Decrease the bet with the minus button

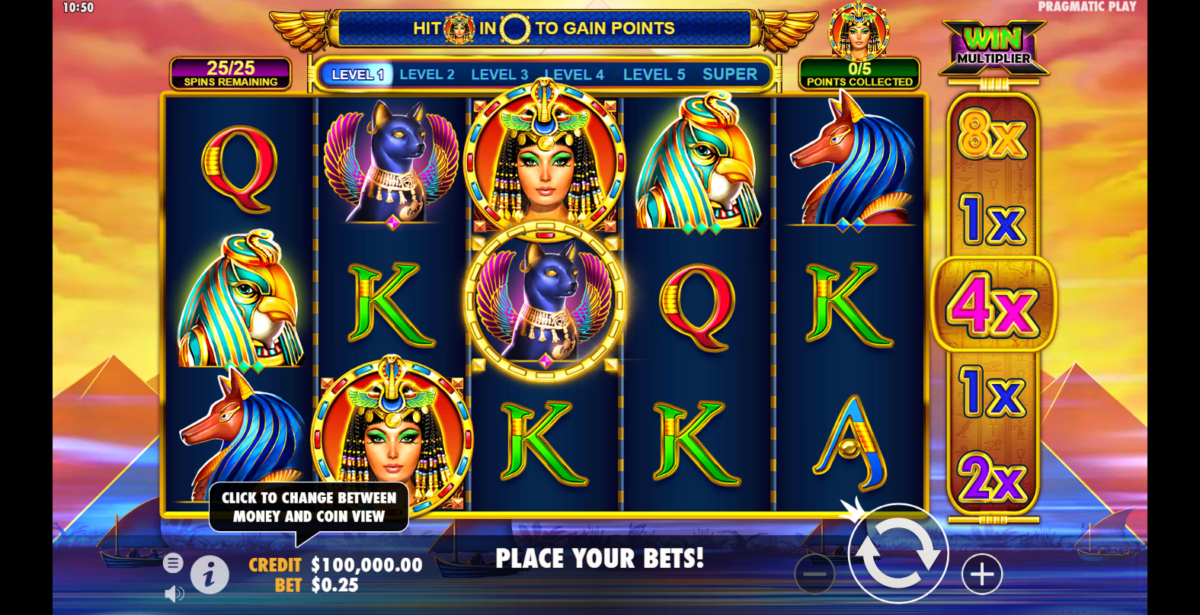pyautogui.click(x=815, y=573)
